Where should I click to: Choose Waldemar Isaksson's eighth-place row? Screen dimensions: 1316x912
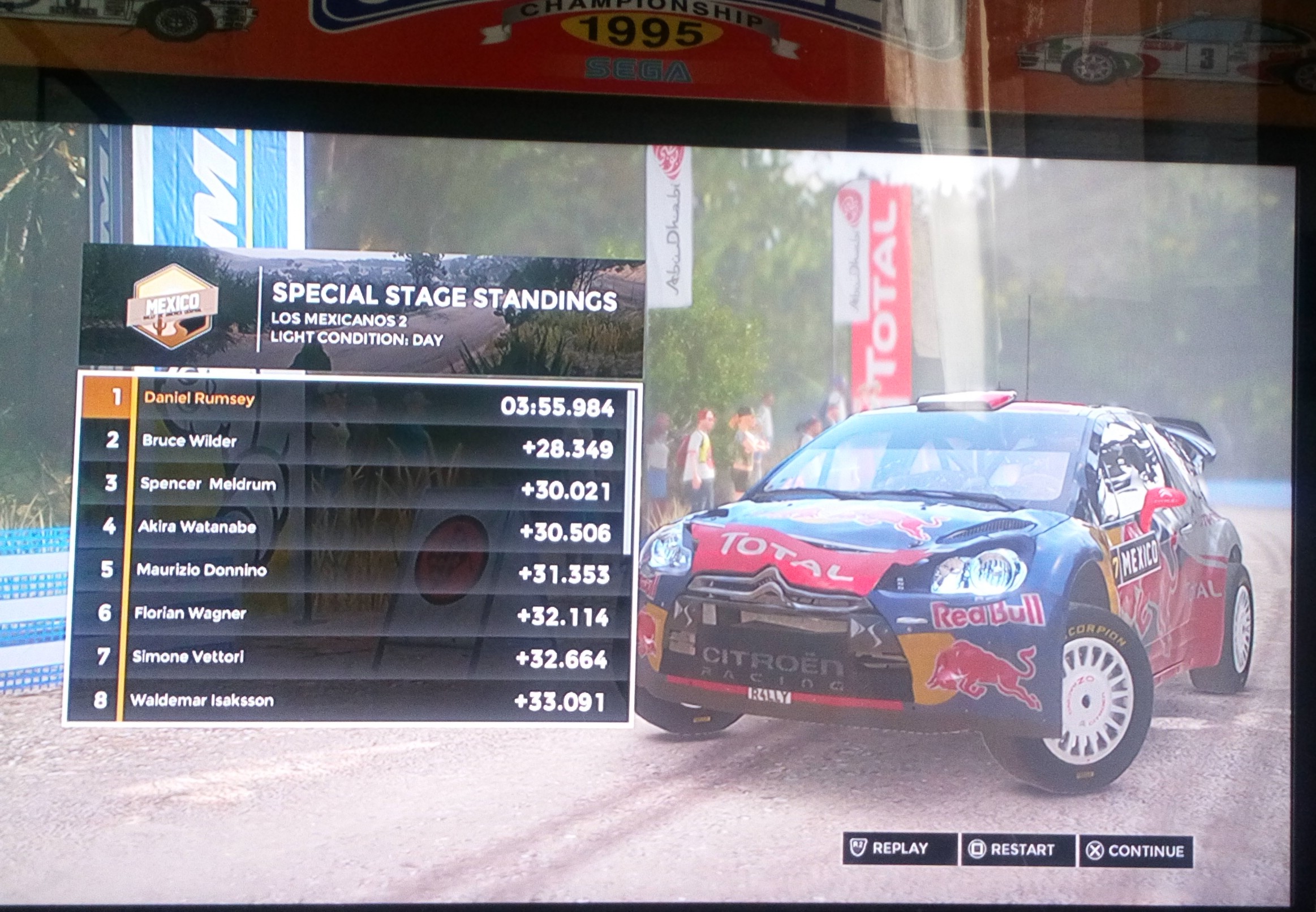pos(354,700)
